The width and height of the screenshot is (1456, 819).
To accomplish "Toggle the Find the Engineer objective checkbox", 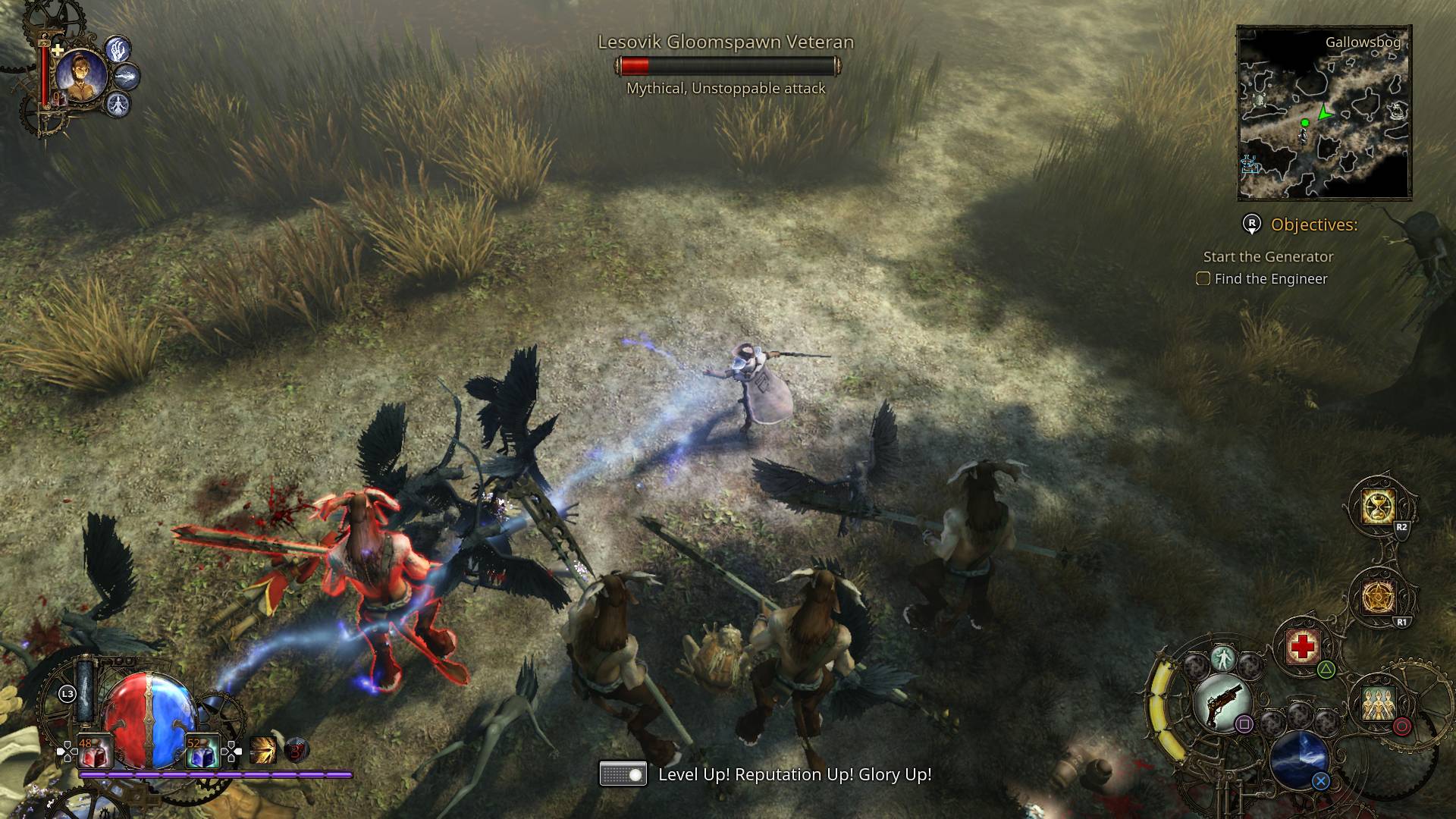I will [x=1204, y=279].
